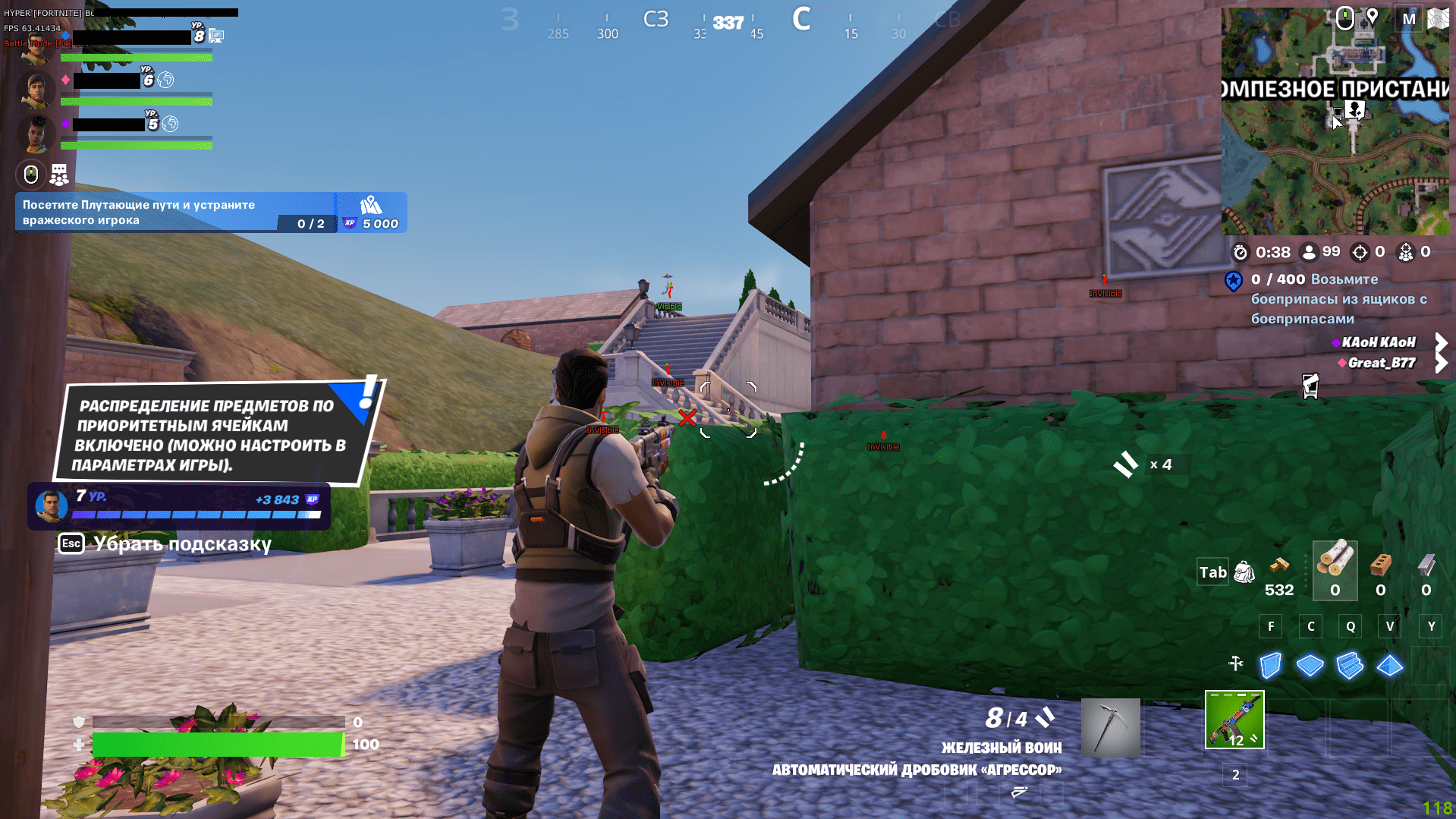The image size is (1456, 819).
Task: Open the fullscreen map via M button
Action: pyautogui.click(x=1409, y=17)
